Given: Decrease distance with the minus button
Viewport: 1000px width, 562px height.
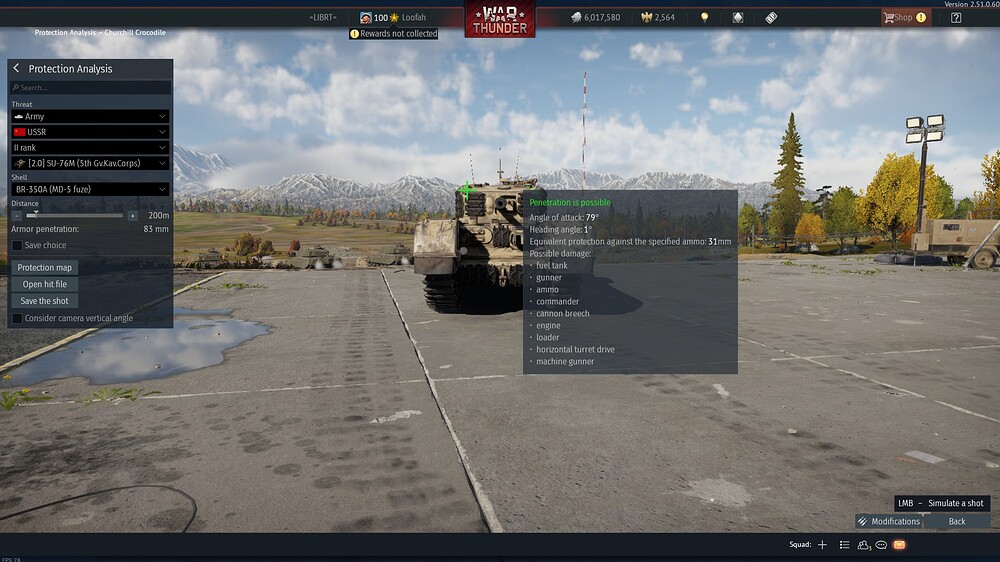Looking at the screenshot, I should (x=16, y=215).
